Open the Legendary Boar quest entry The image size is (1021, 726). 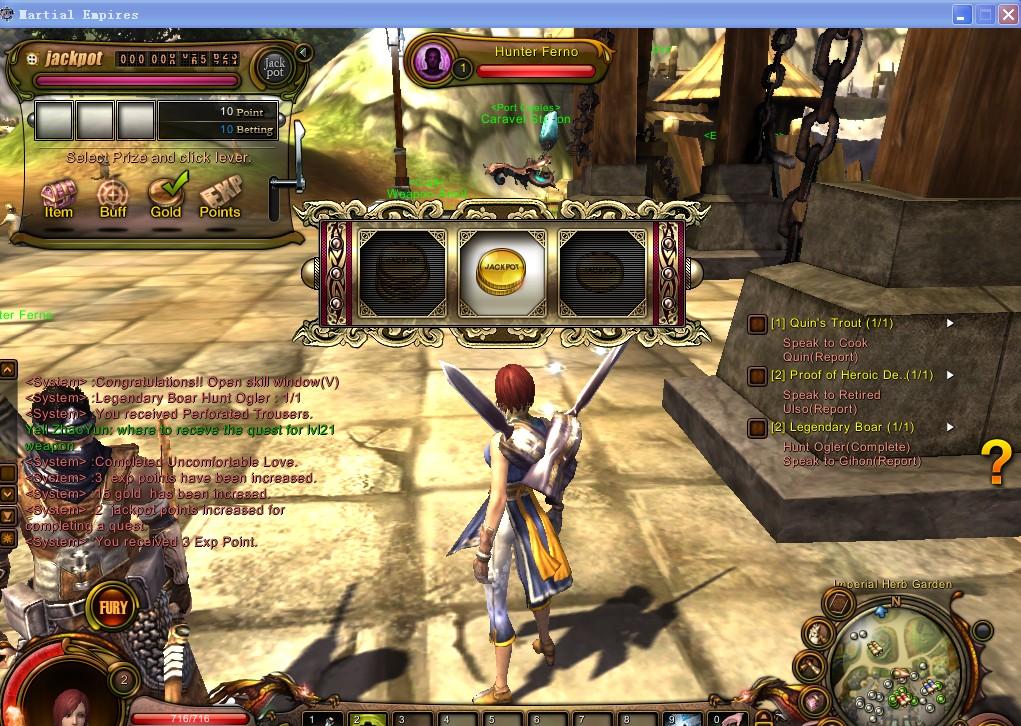pos(842,427)
